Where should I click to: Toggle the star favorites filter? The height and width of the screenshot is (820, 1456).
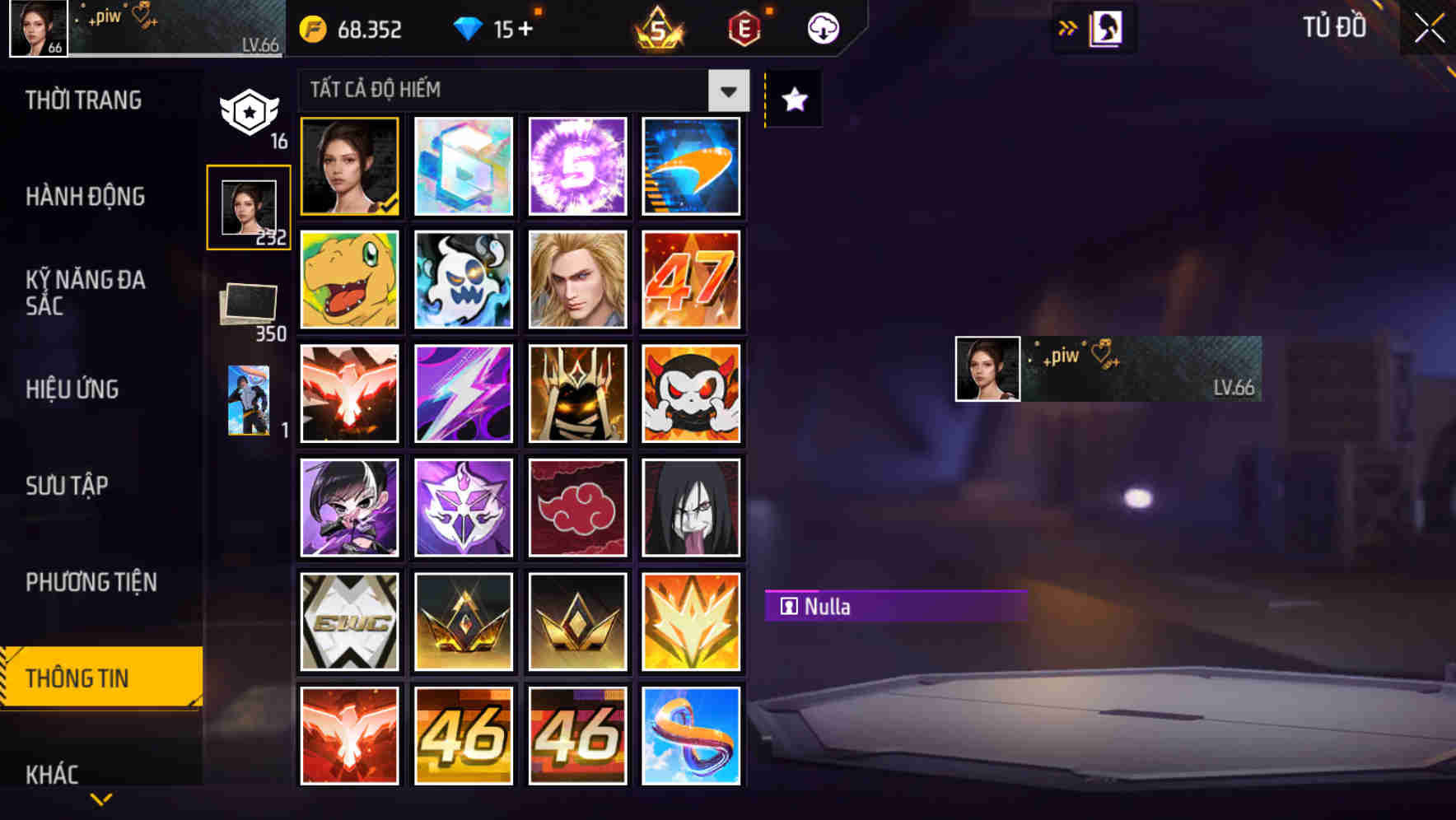point(793,100)
